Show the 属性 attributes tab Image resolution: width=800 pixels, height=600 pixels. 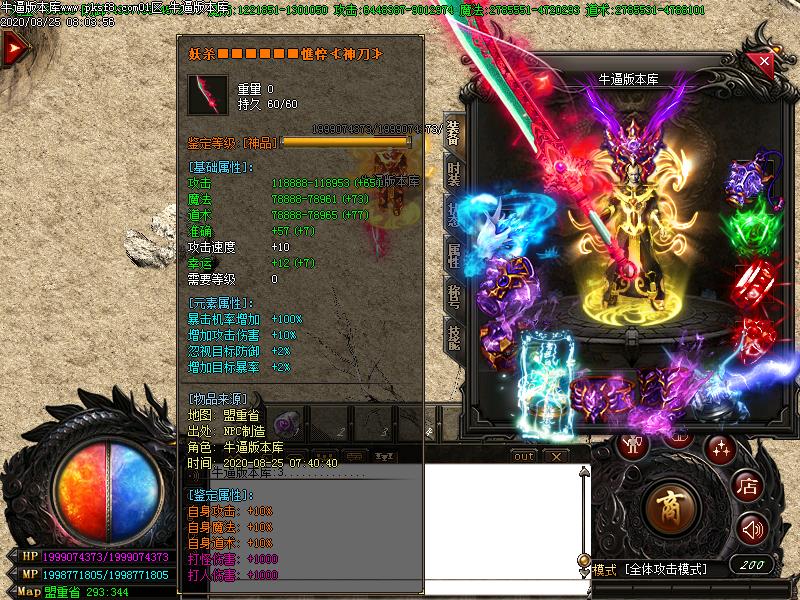point(453,255)
